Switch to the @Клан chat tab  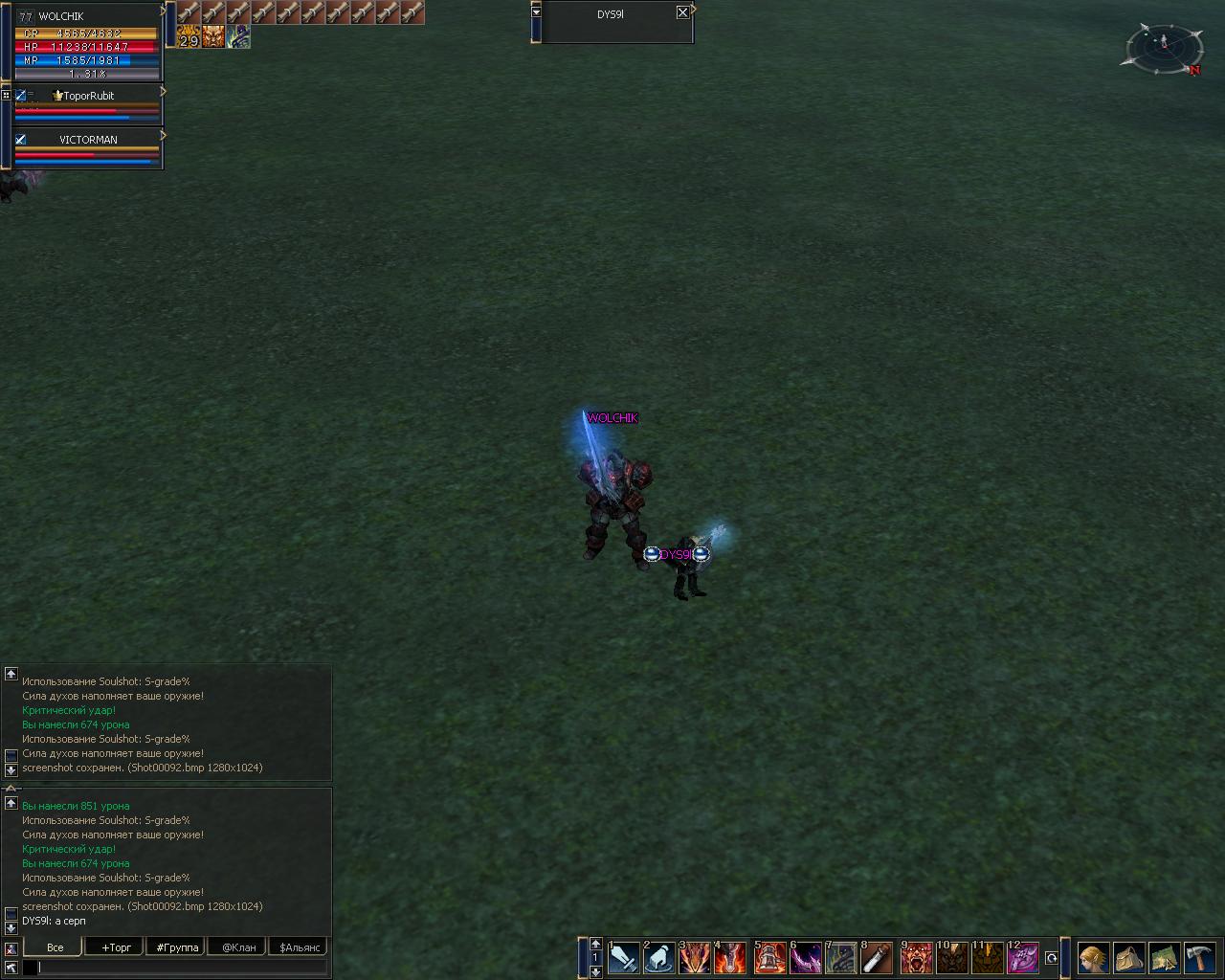(238, 947)
